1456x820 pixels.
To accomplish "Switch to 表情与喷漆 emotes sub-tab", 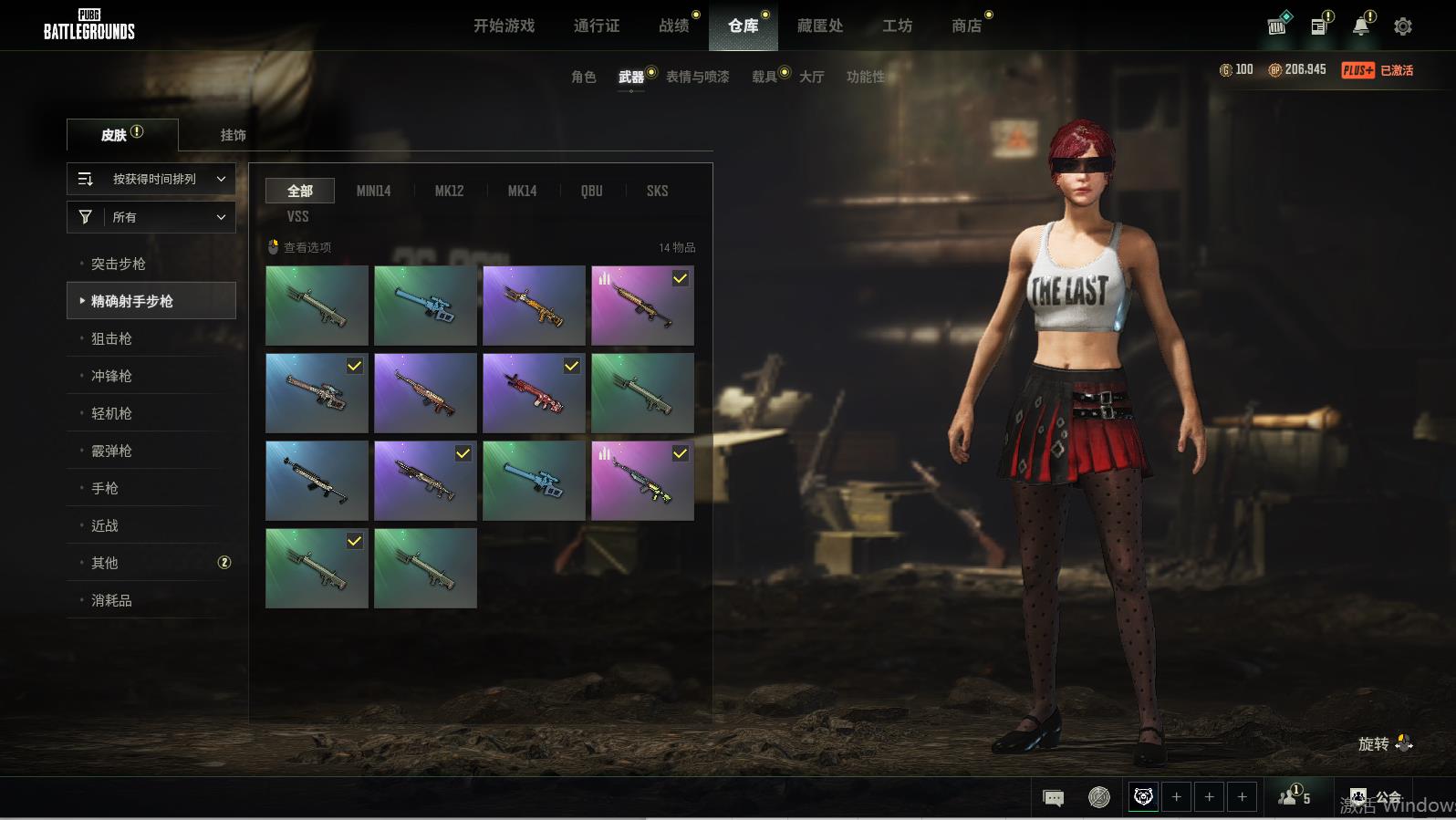I will pyautogui.click(x=697, y=77).
